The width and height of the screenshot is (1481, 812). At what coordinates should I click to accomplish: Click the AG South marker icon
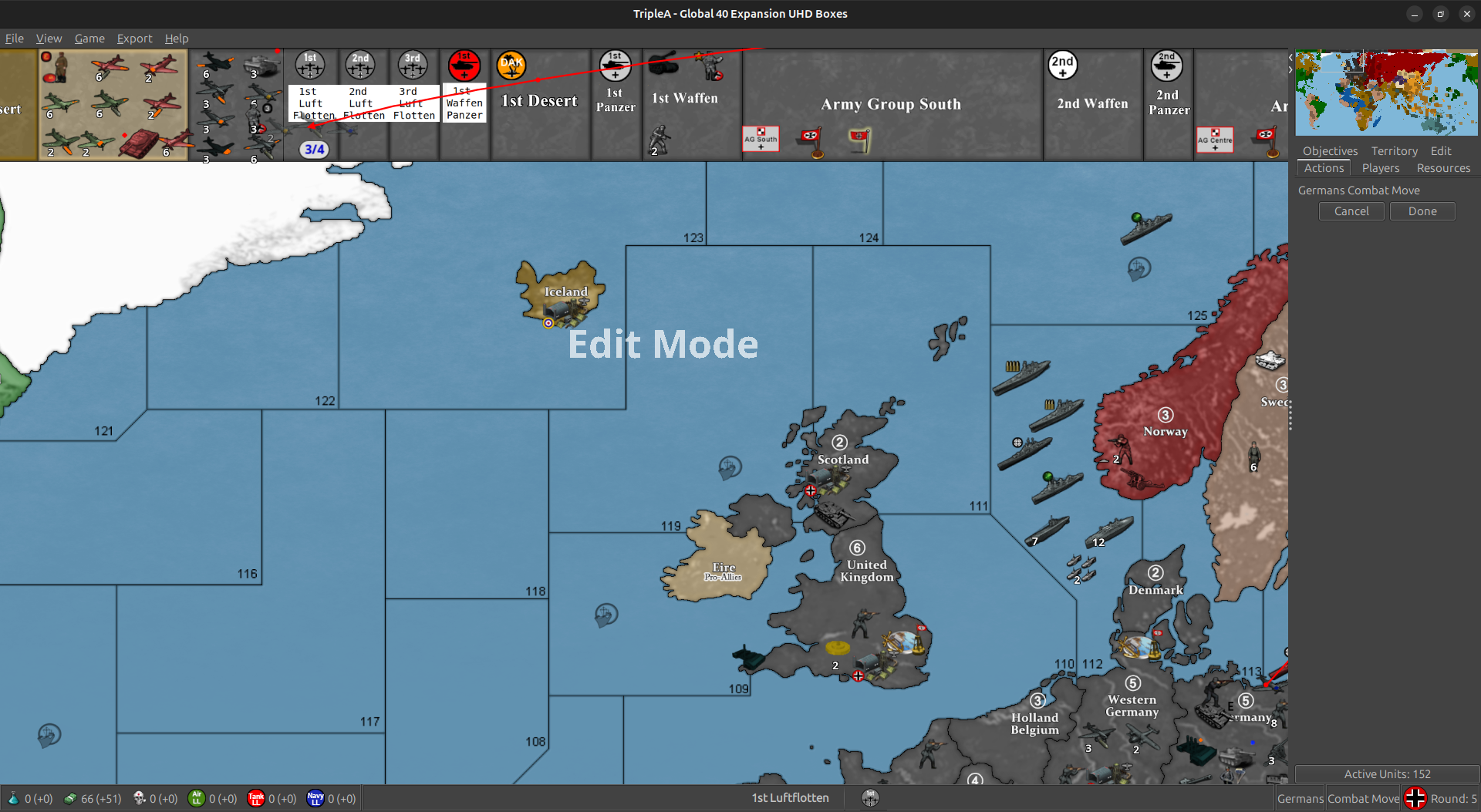[x=760, y=139]
